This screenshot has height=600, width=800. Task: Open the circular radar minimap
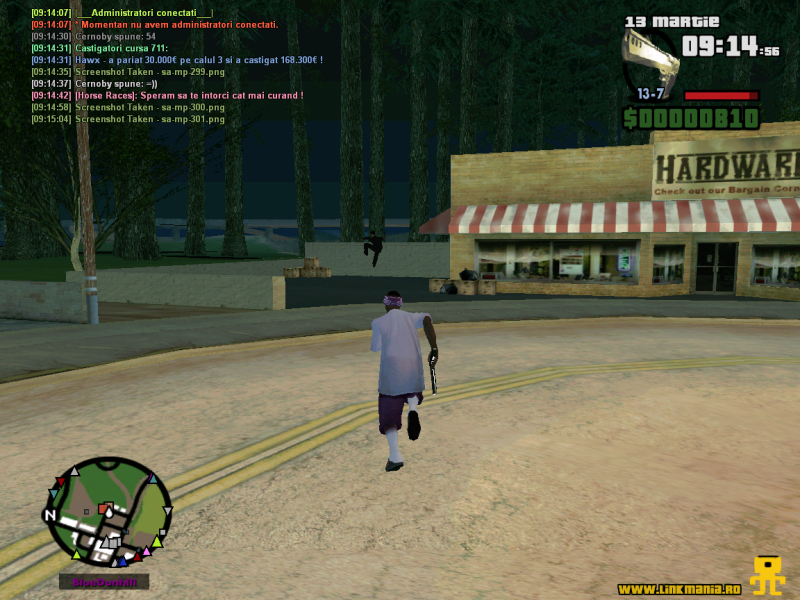pos(109,510)
